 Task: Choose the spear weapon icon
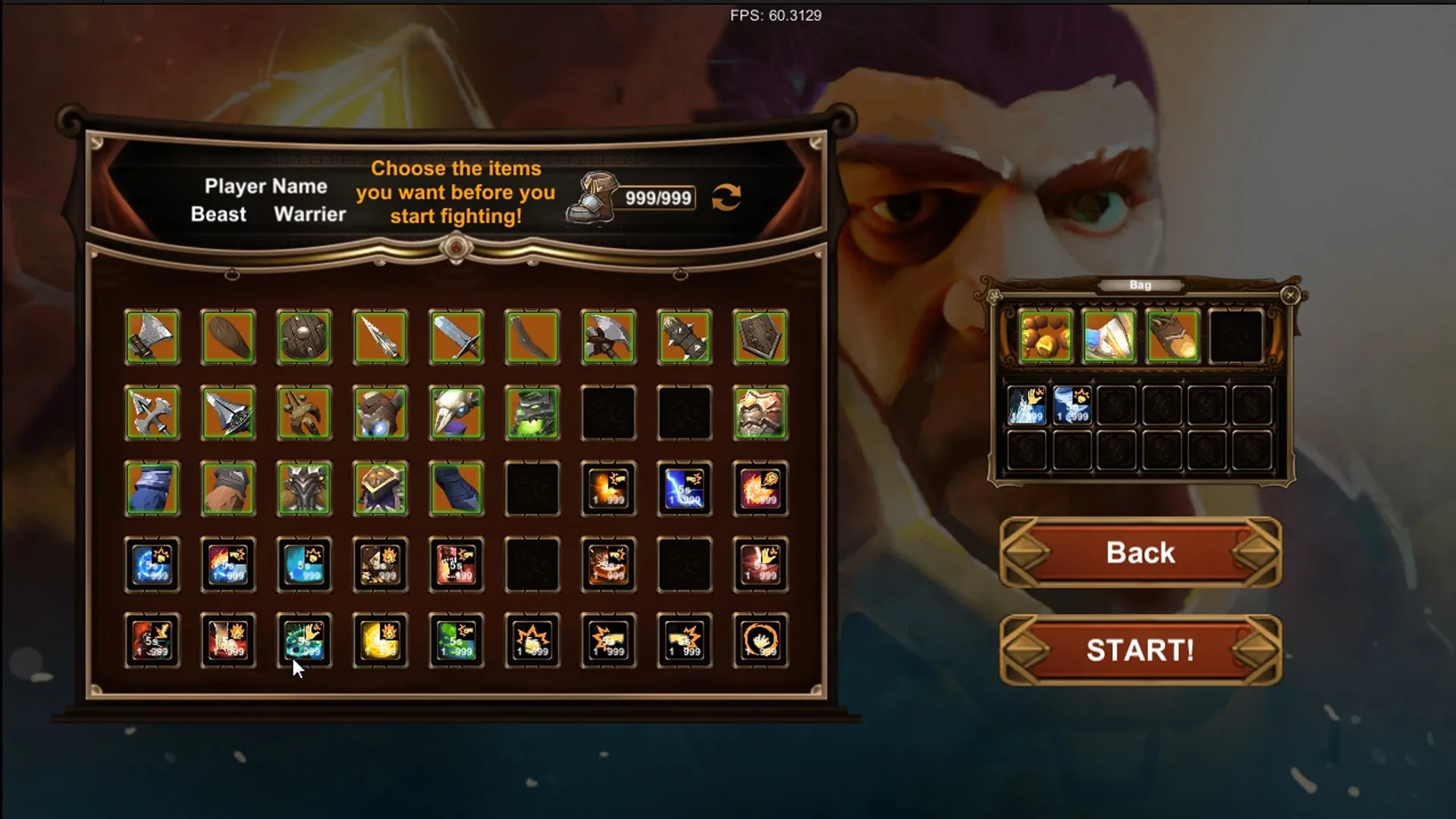click(x=380, y=337)
